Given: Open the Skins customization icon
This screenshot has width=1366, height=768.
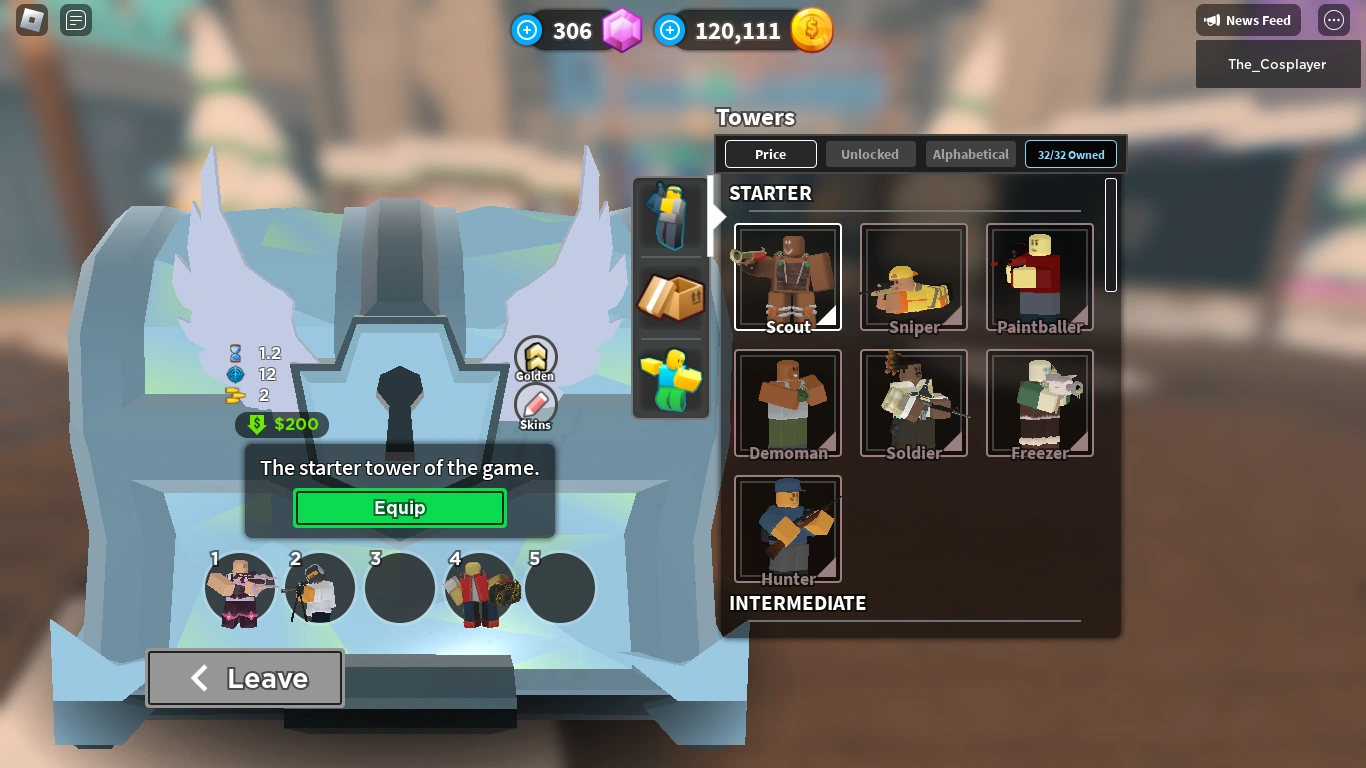Looking at the screenshot, I should 534,406.
